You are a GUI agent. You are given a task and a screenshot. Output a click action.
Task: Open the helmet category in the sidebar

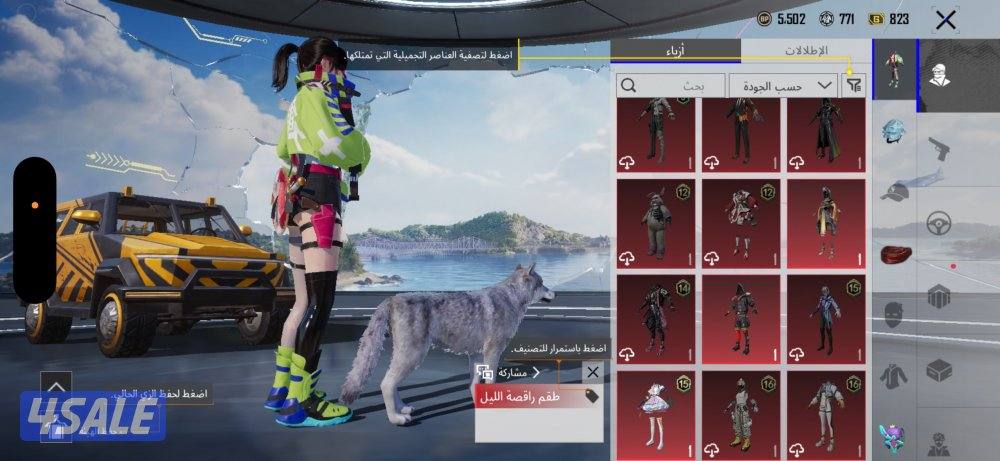pyautogui.click(x=892, y=134)
